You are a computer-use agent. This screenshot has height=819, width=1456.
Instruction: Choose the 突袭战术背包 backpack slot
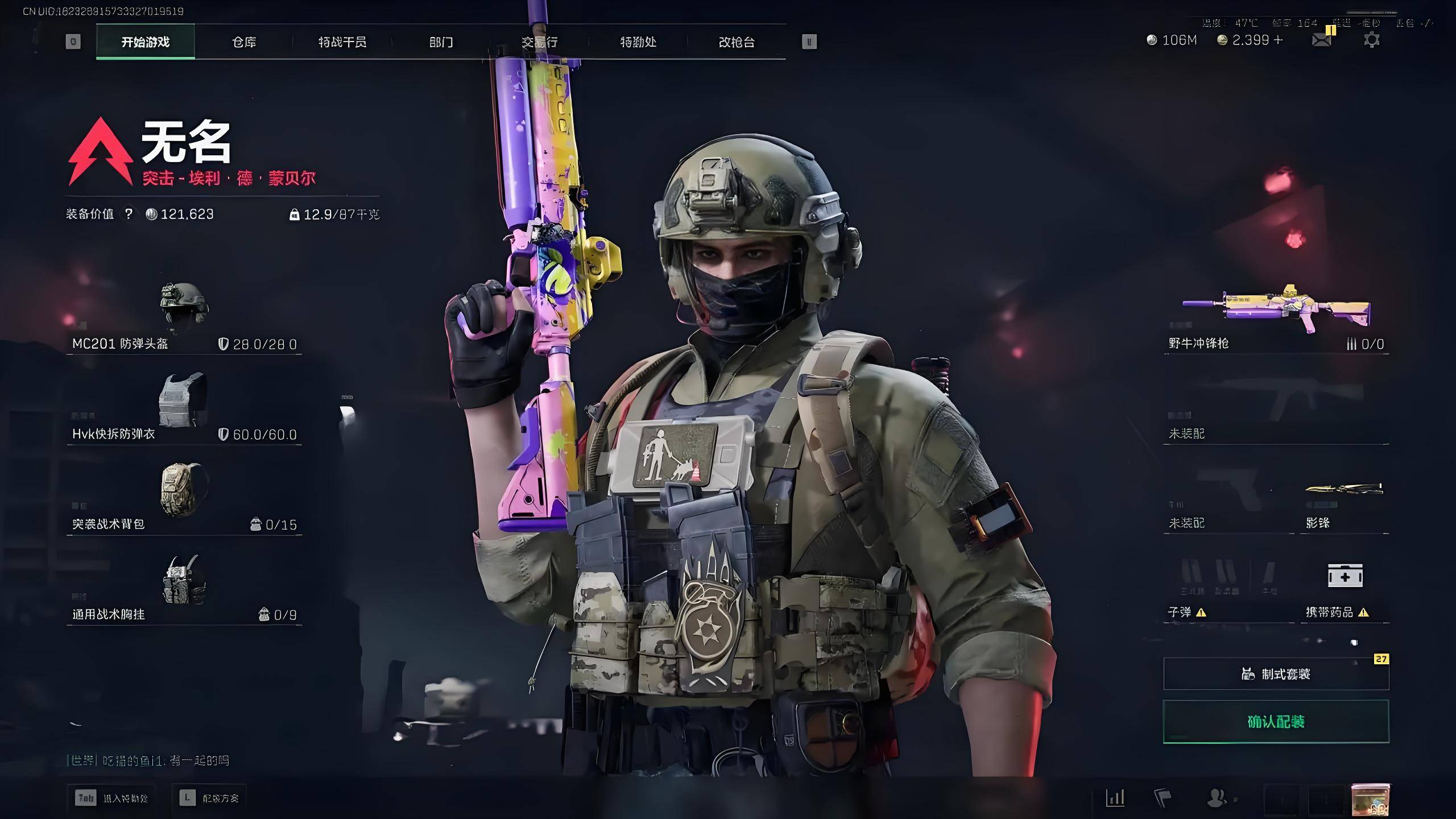click(x=184, y=498)
